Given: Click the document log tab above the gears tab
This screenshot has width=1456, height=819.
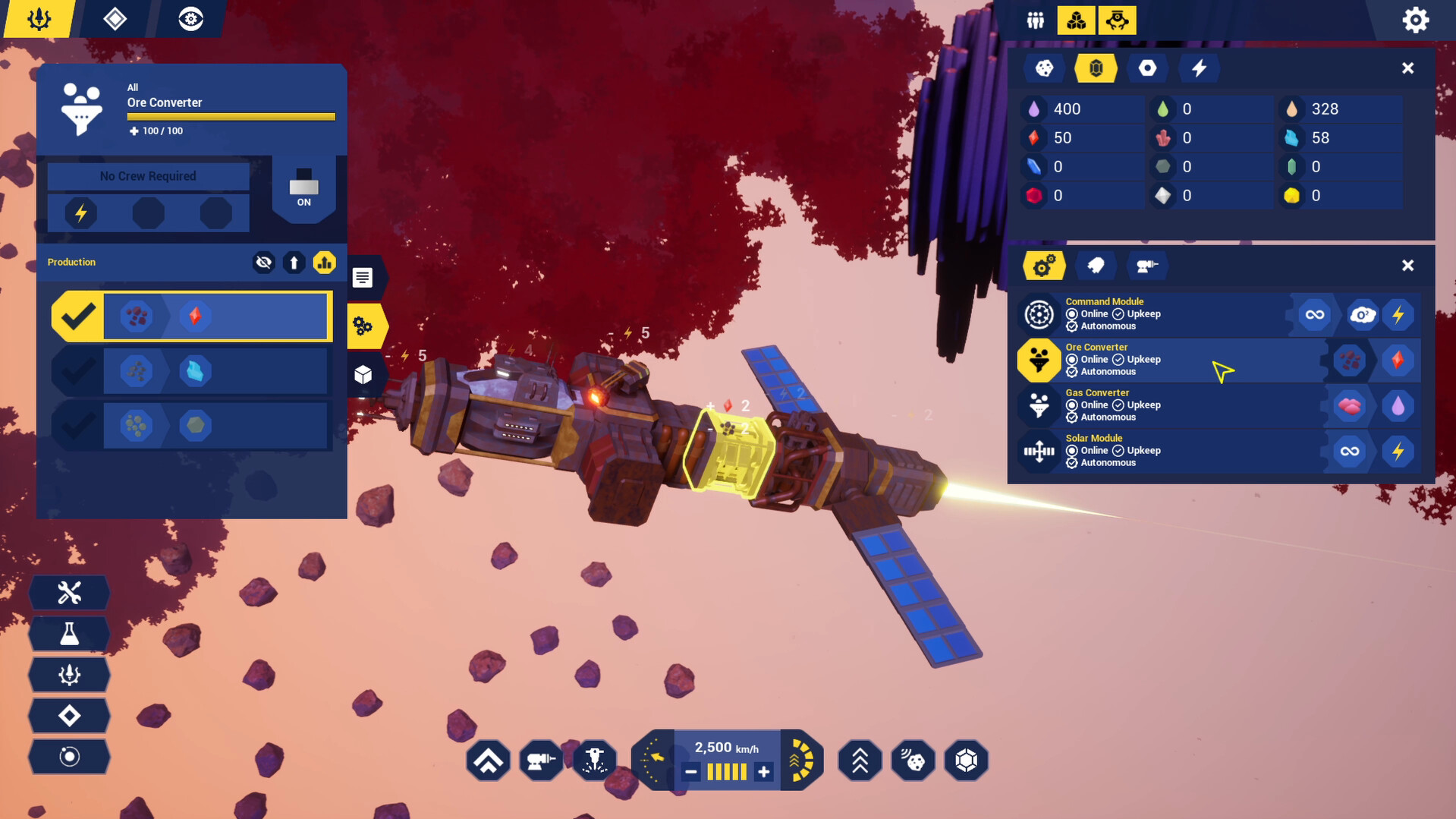Looking at the screenshot, I should pyautogui.click(x=363, y=278).
